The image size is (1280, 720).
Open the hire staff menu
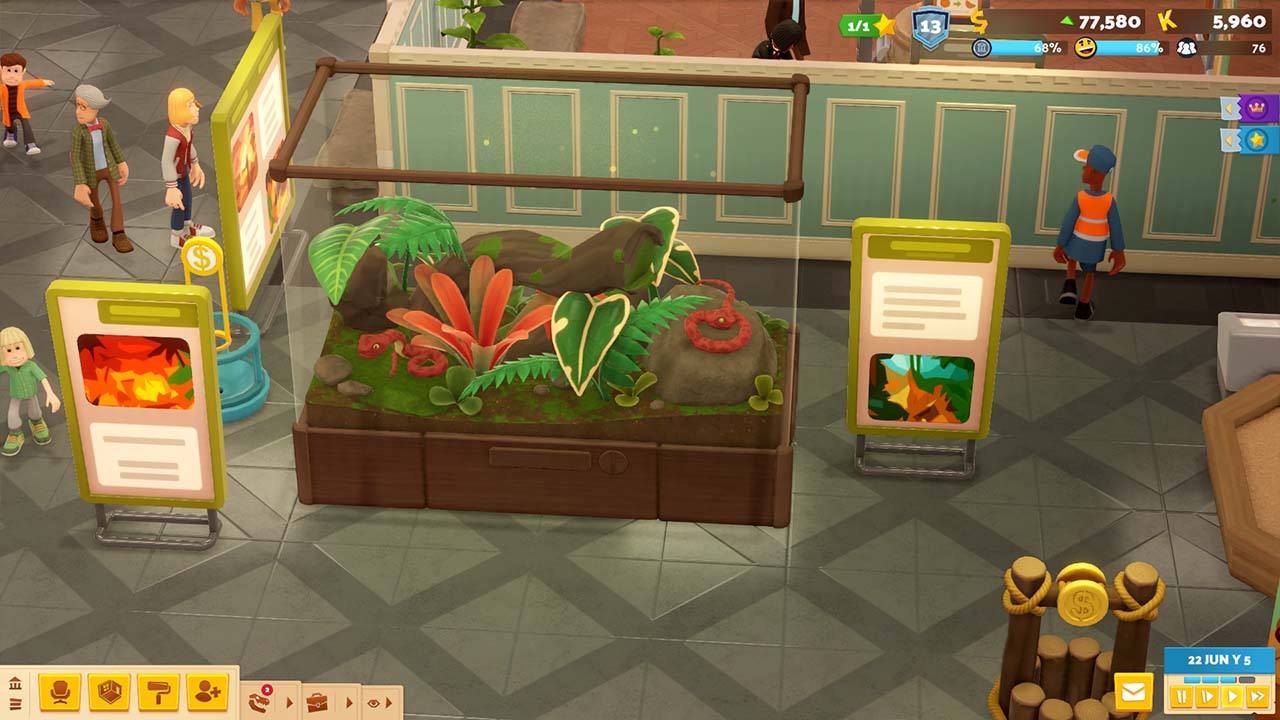click(207, 692)
